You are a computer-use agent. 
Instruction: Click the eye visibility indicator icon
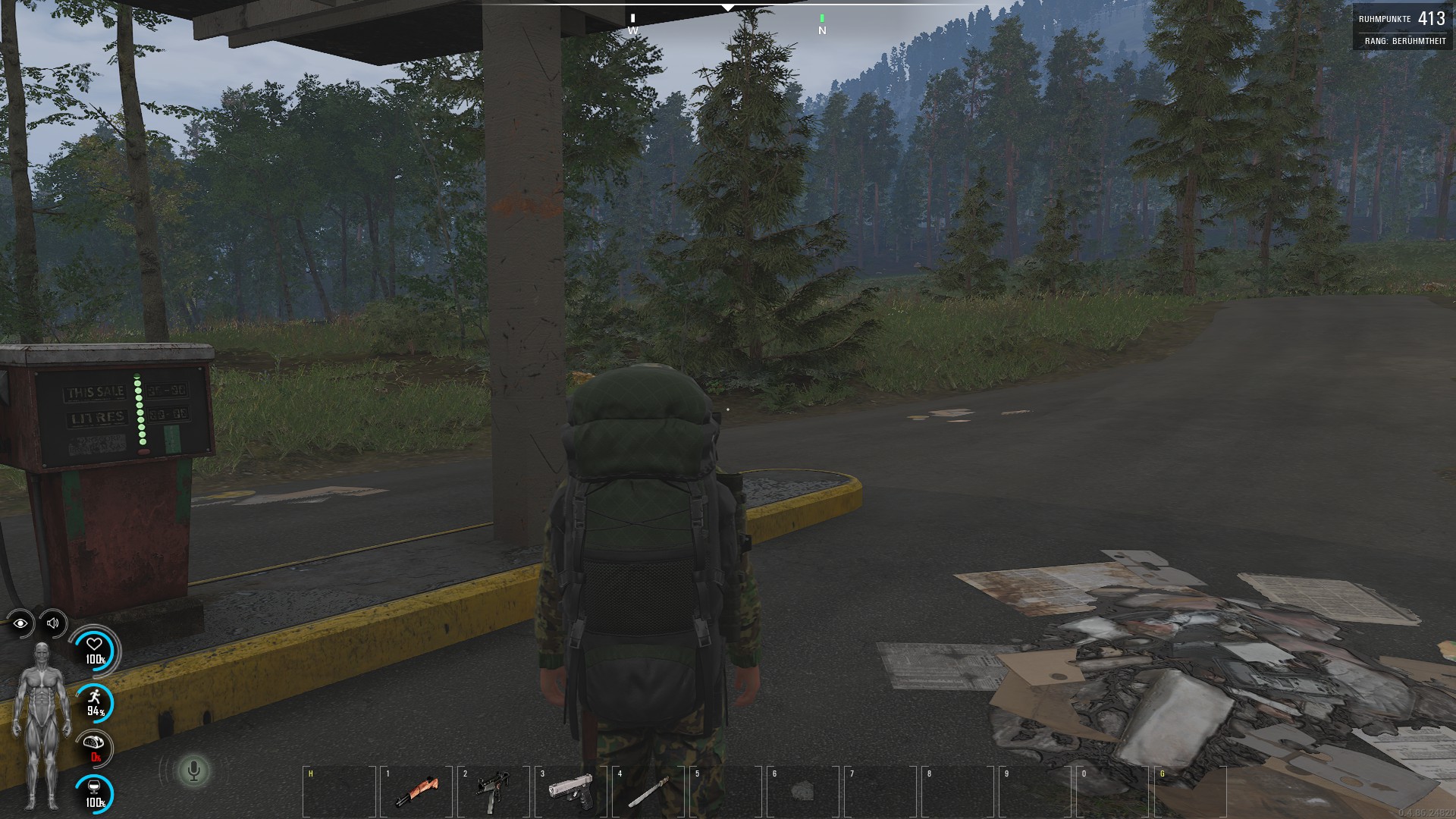coord(20,623)
